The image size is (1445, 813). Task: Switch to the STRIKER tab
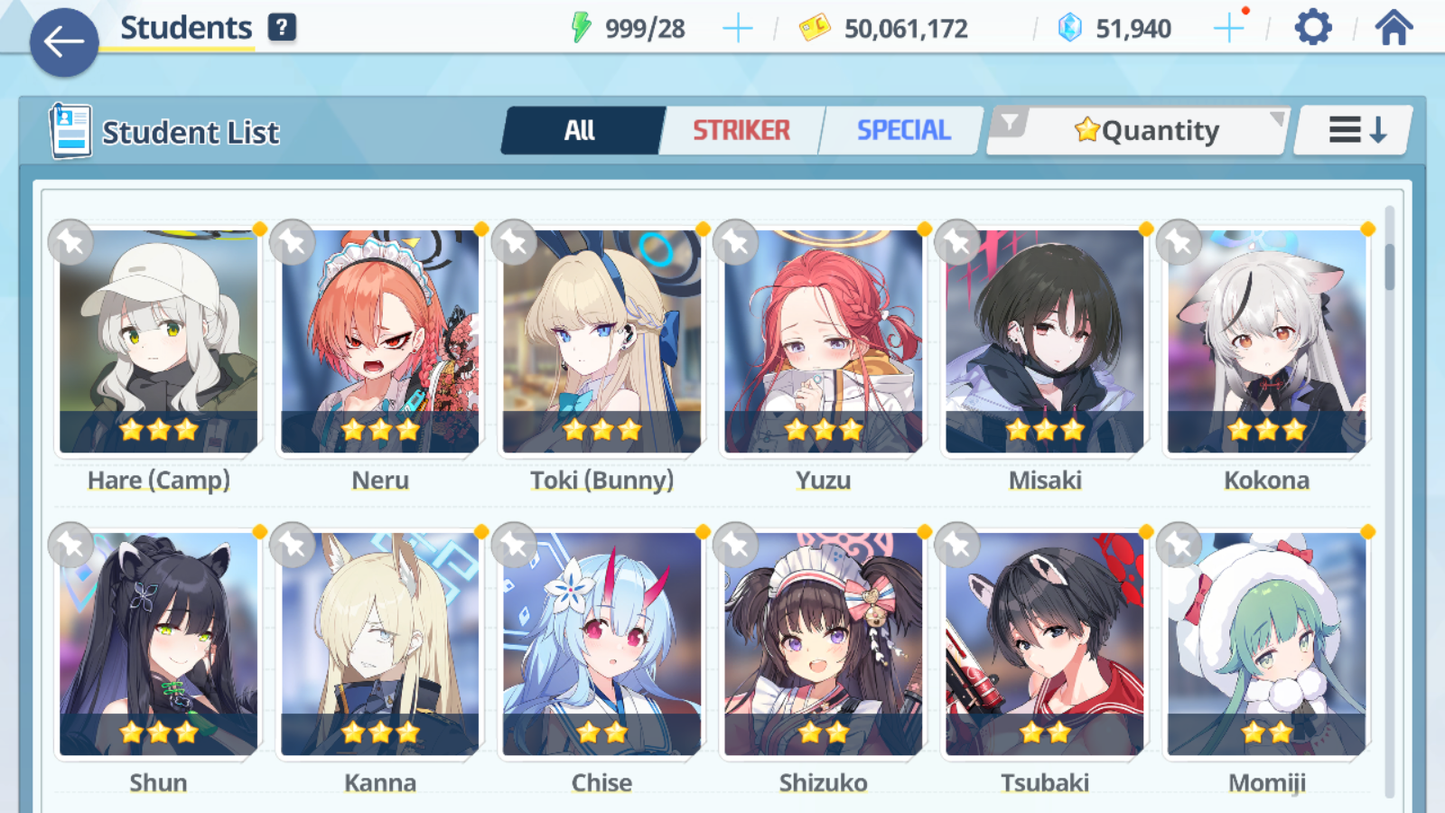point(741,129)
